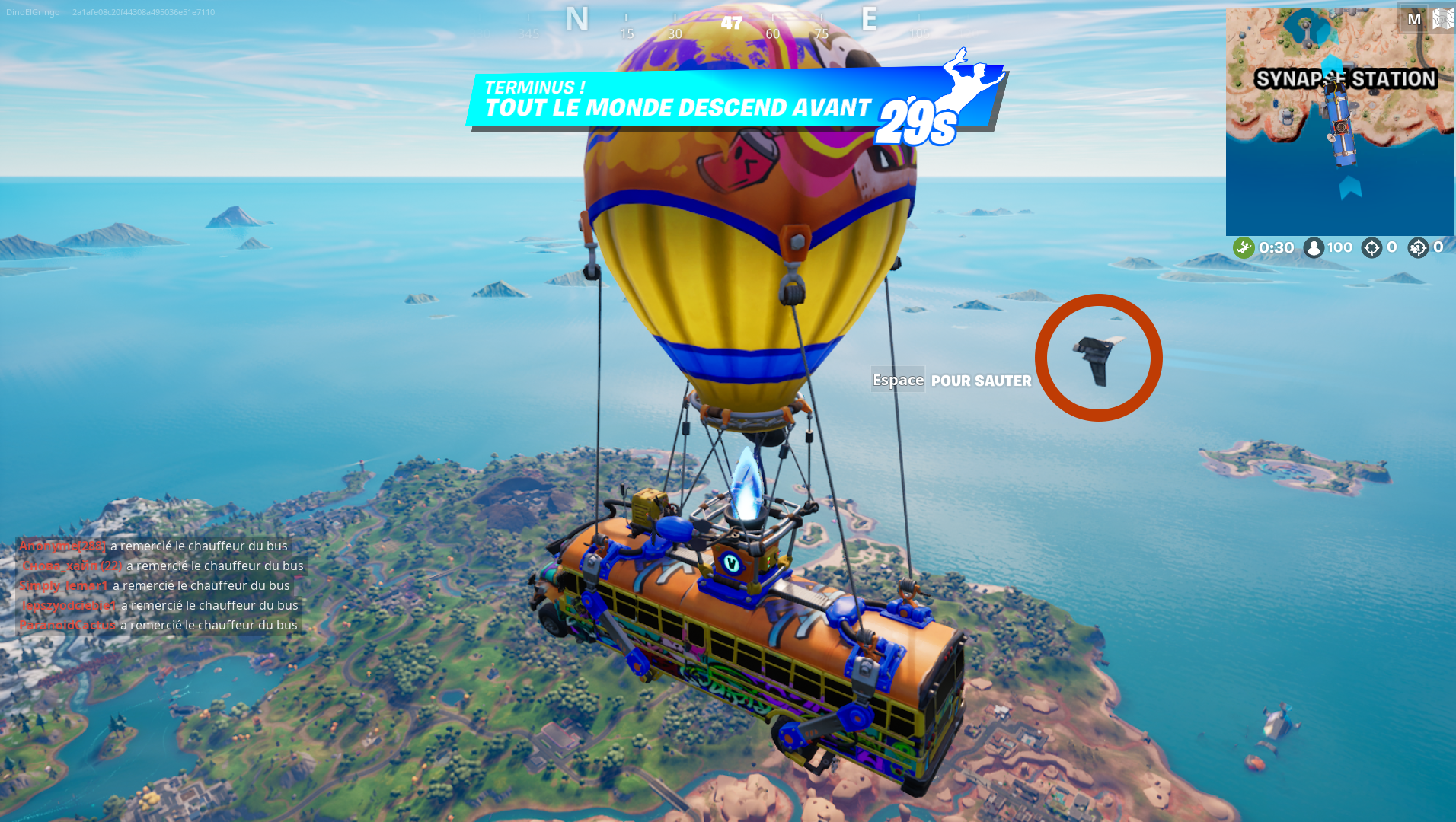Screen dimensions: 1456x822
Task: Click the compass heading value 47
Action: [730, 23]
